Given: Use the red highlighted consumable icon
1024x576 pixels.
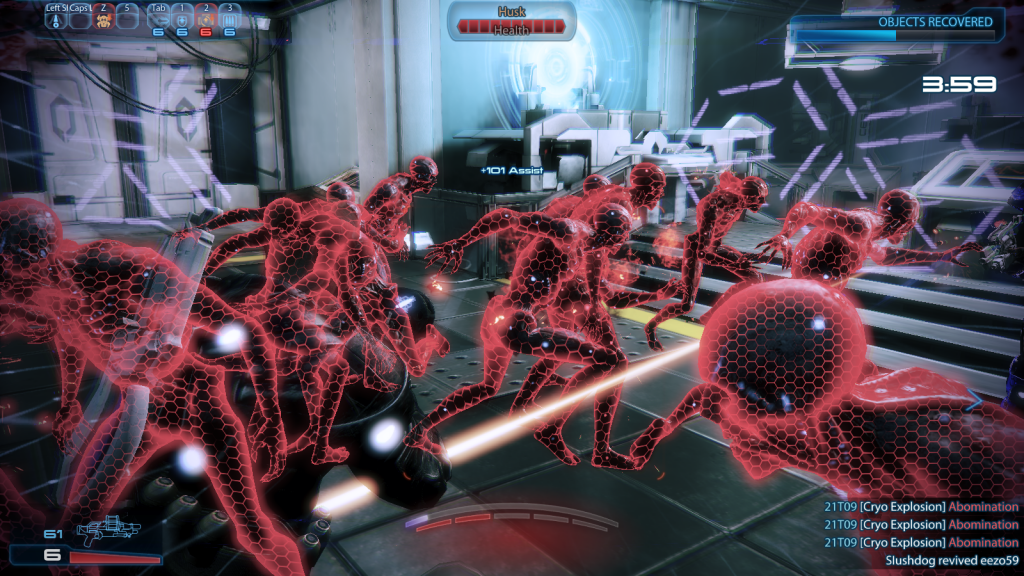Looking at the screenshot, I should coord(206,19).
